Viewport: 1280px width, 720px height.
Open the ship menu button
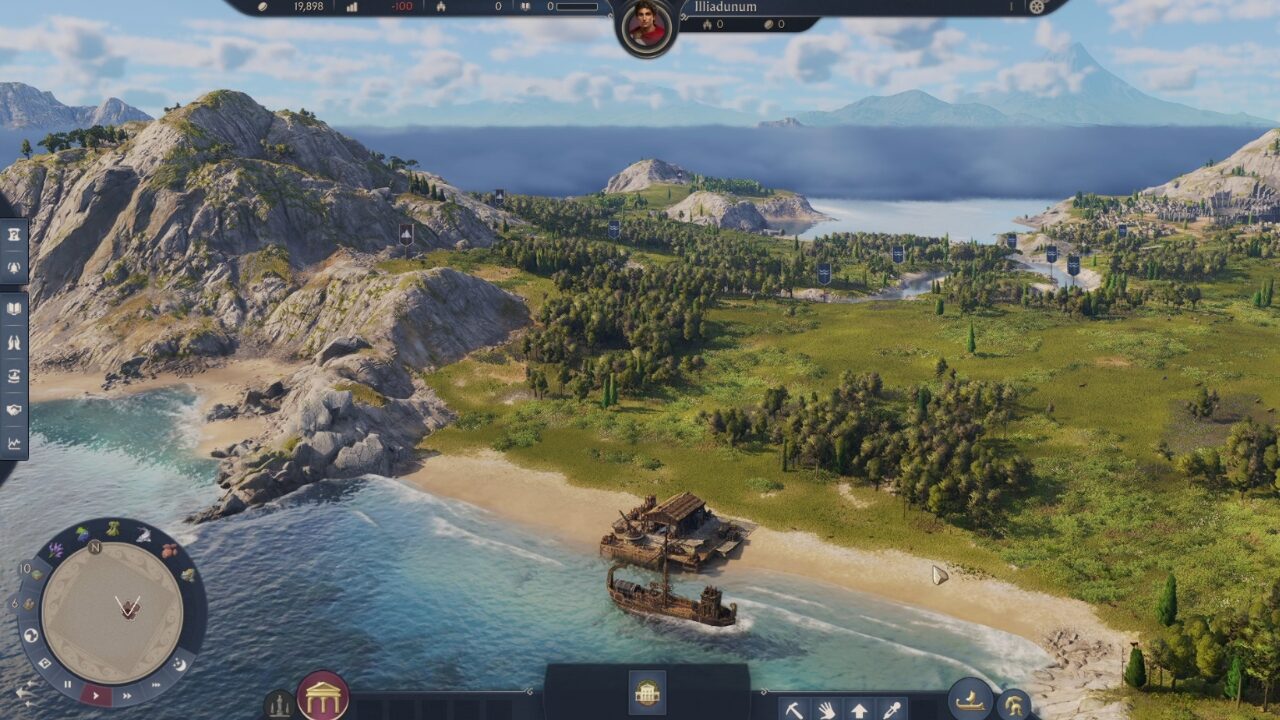tap(969, 699)
